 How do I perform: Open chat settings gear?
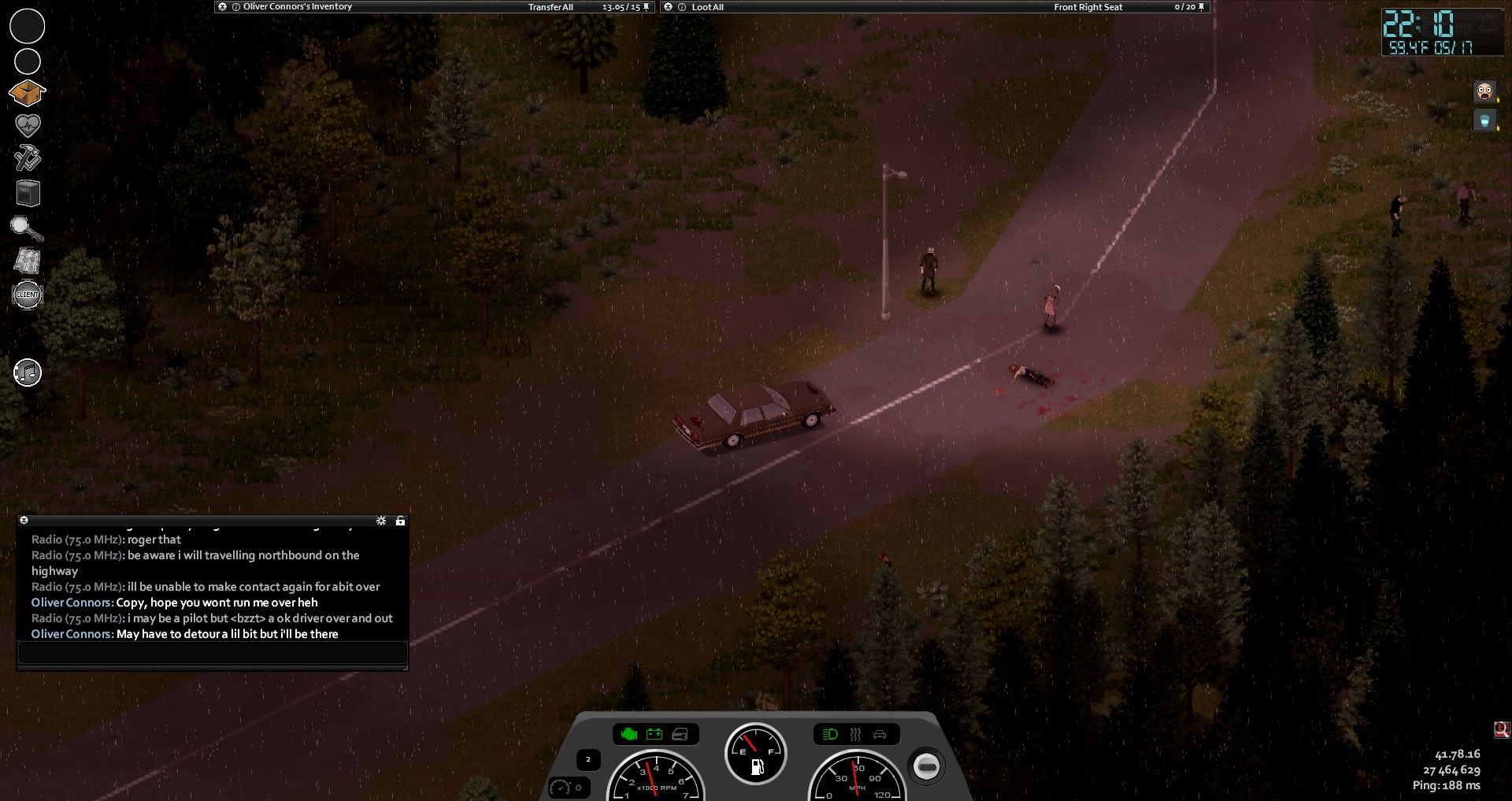[x=381, y=521]
